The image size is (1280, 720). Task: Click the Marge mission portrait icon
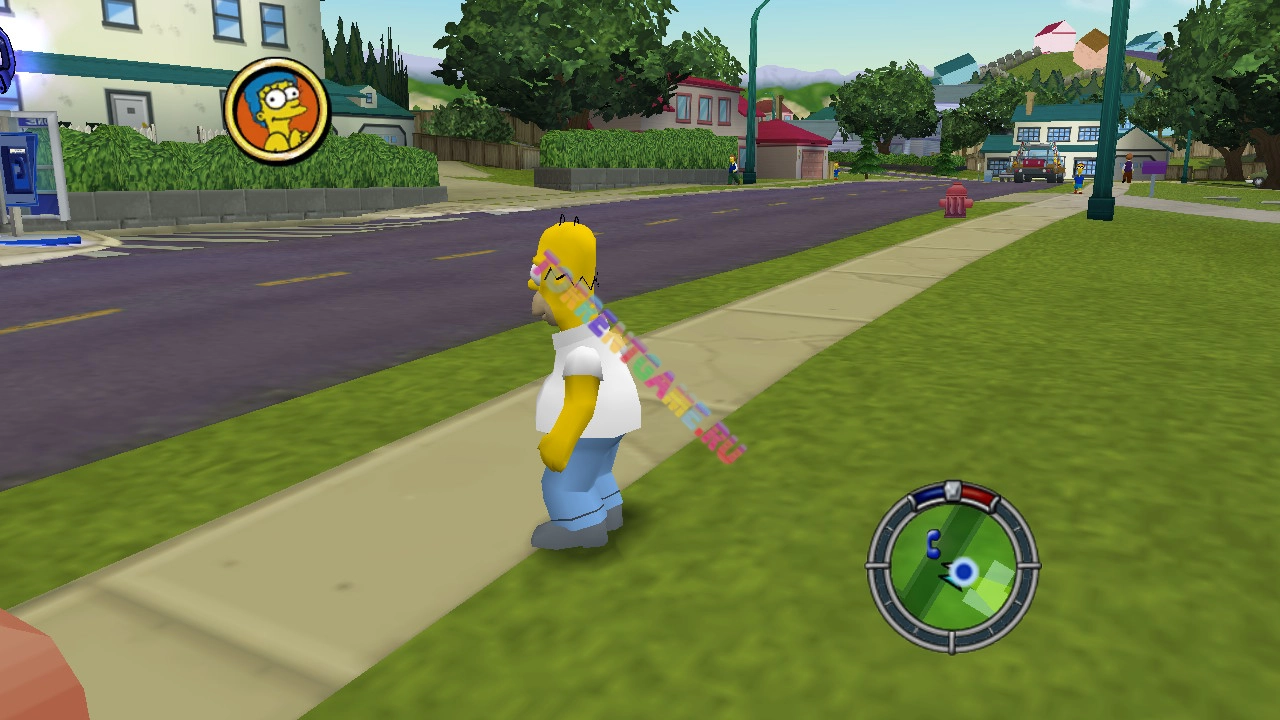click(277, 110)
